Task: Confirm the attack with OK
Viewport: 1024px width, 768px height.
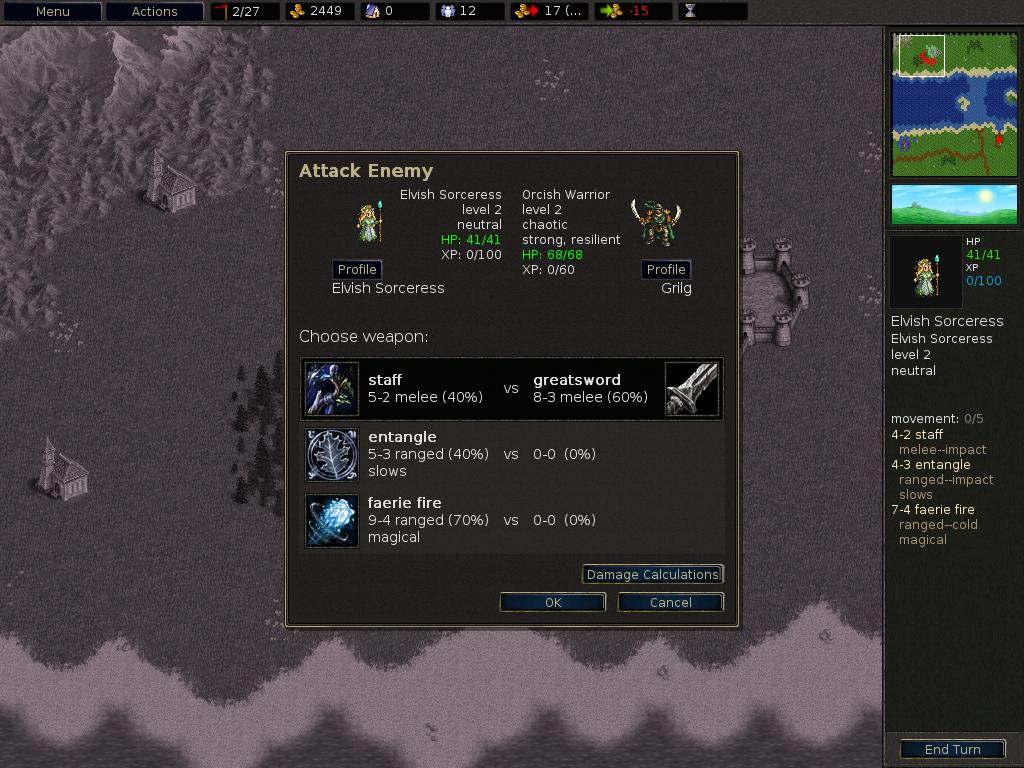Action: point(553,602)
